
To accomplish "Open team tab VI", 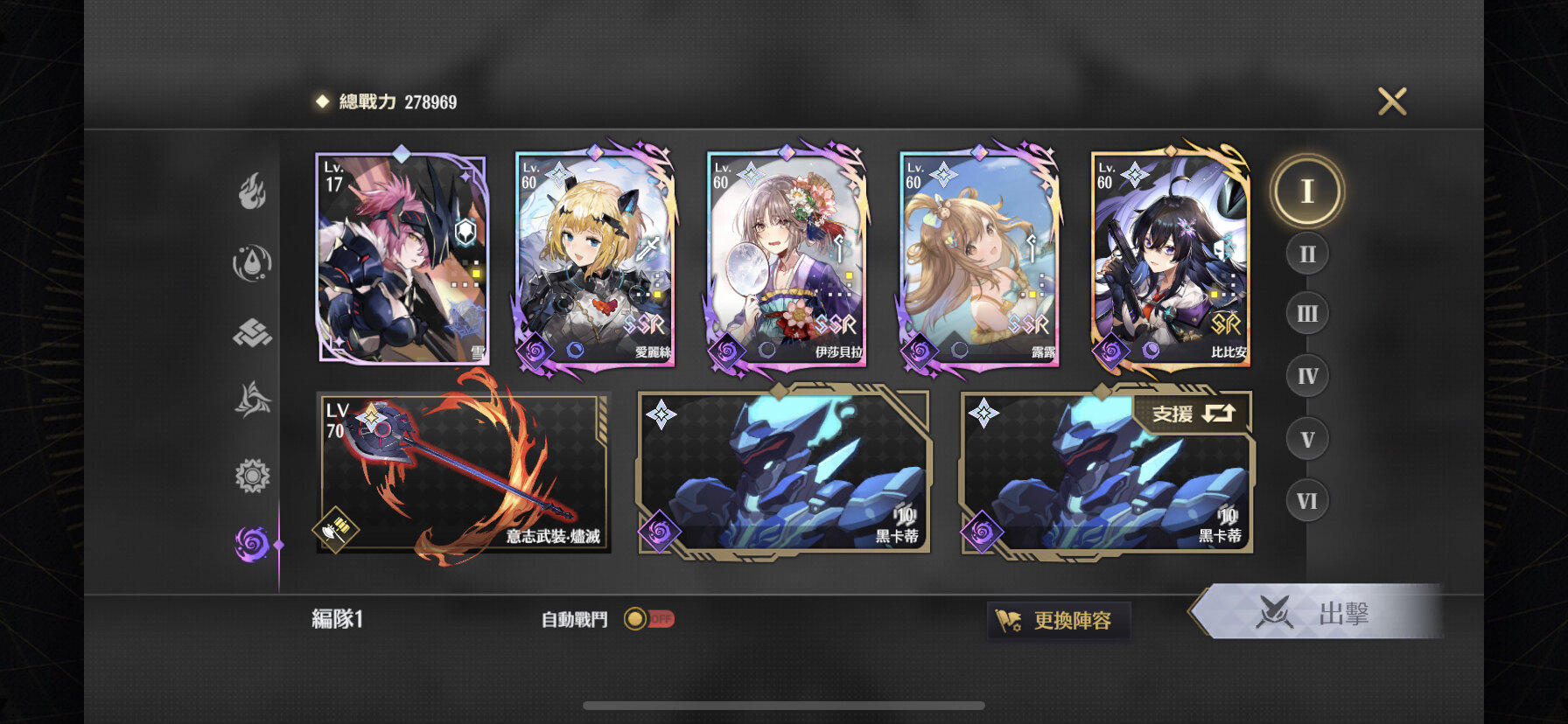I will click(x=1307, y=500).
